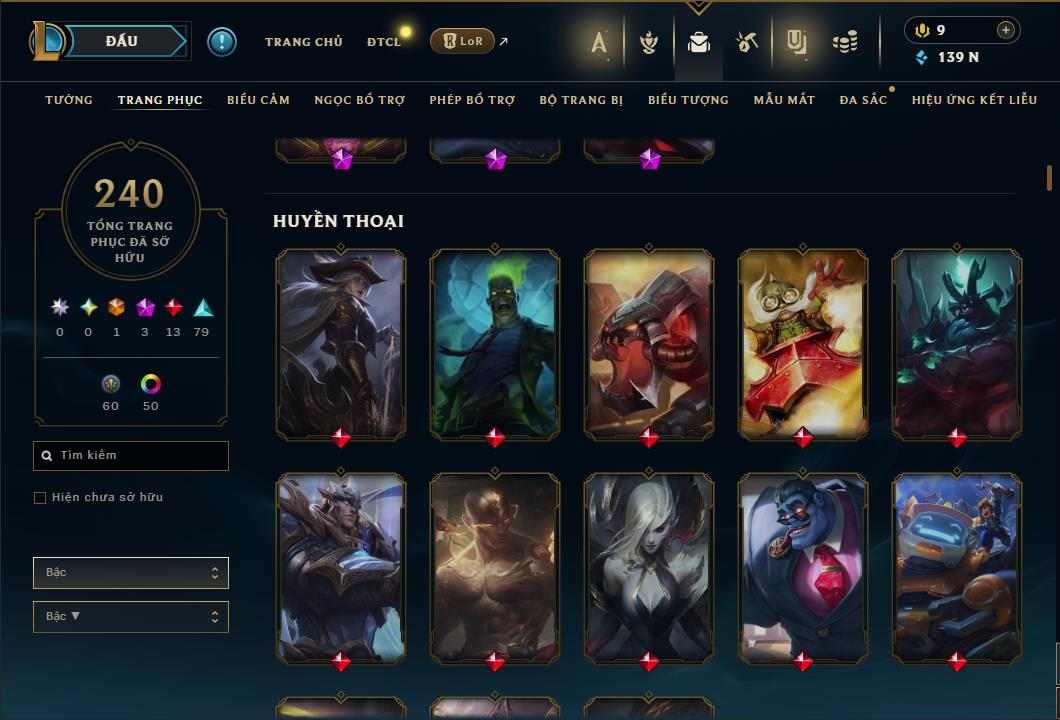Select the green-haired zombie skin card

(495, 343)
